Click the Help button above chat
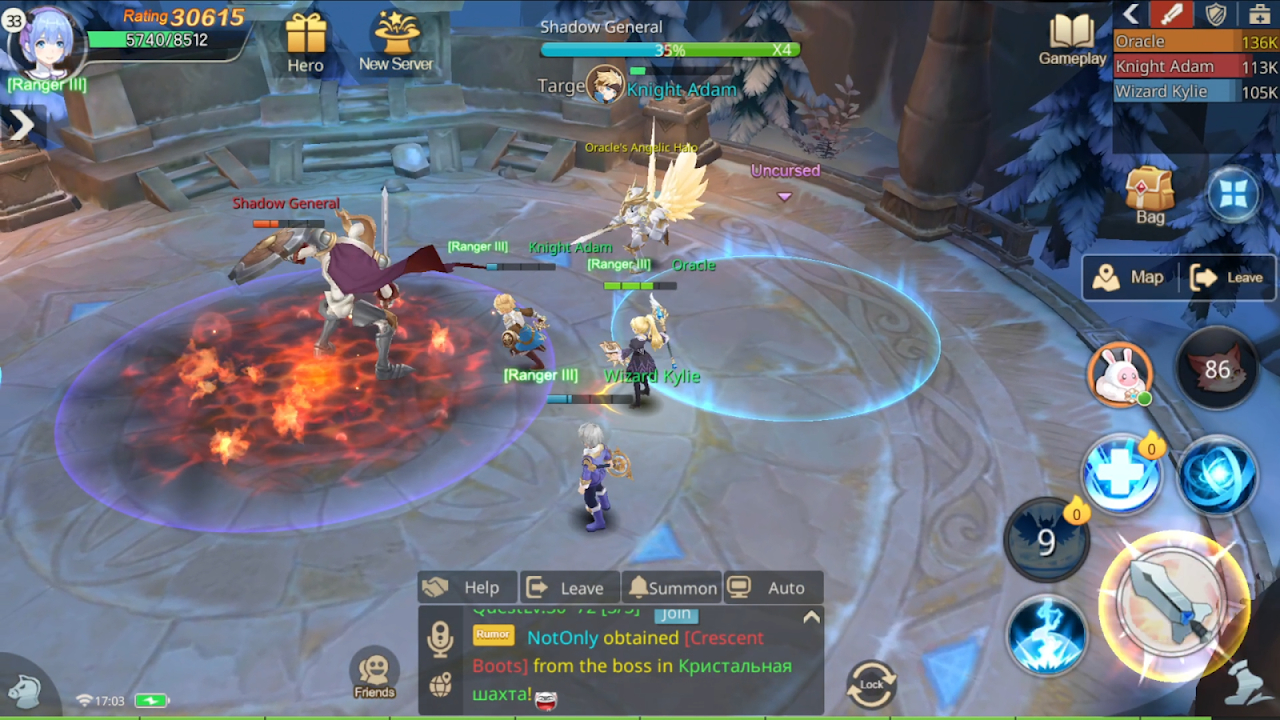This screenshot has height=720, width=1280. 466,588
